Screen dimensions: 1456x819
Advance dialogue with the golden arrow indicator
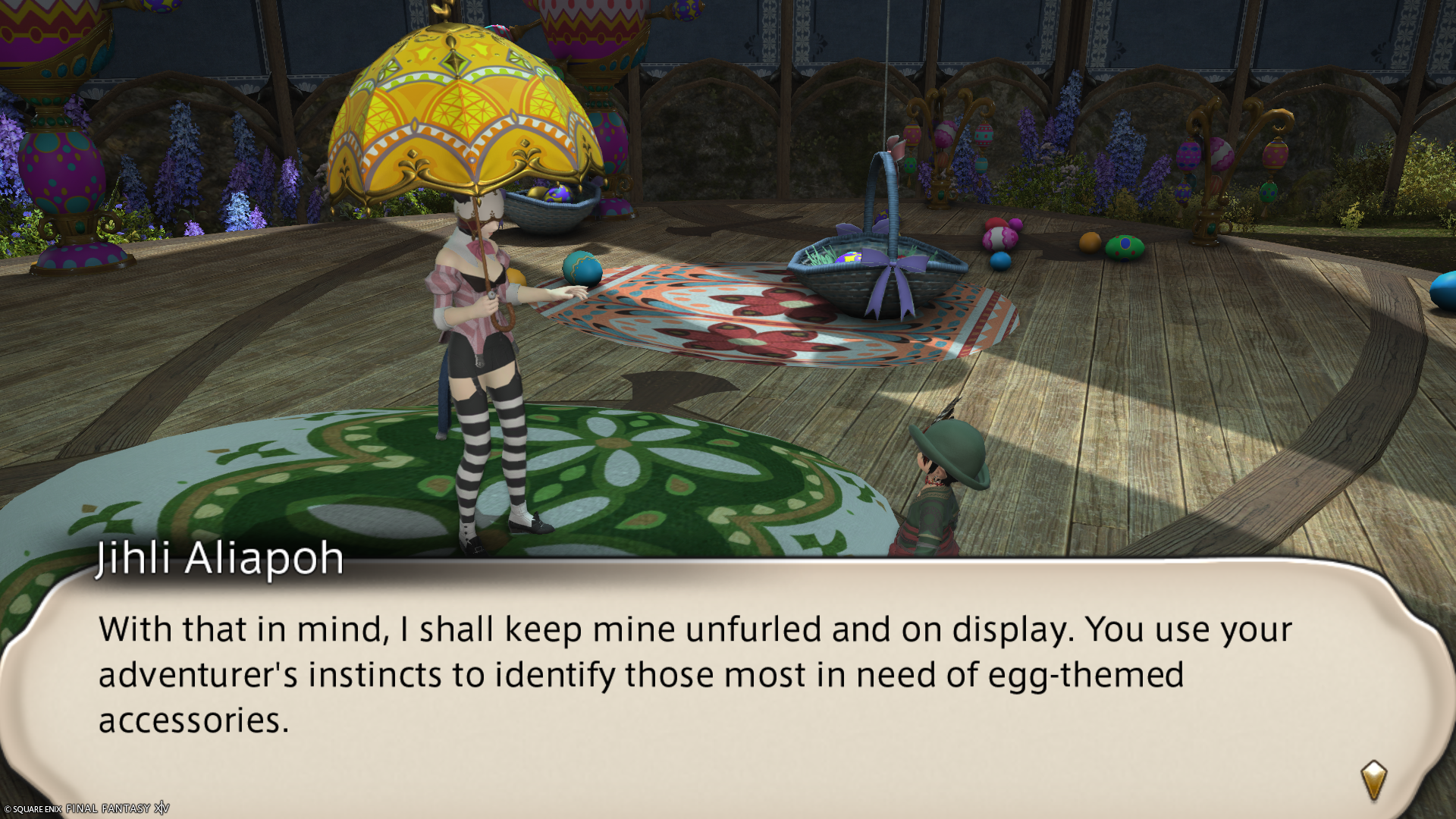tap(1373, 780)
